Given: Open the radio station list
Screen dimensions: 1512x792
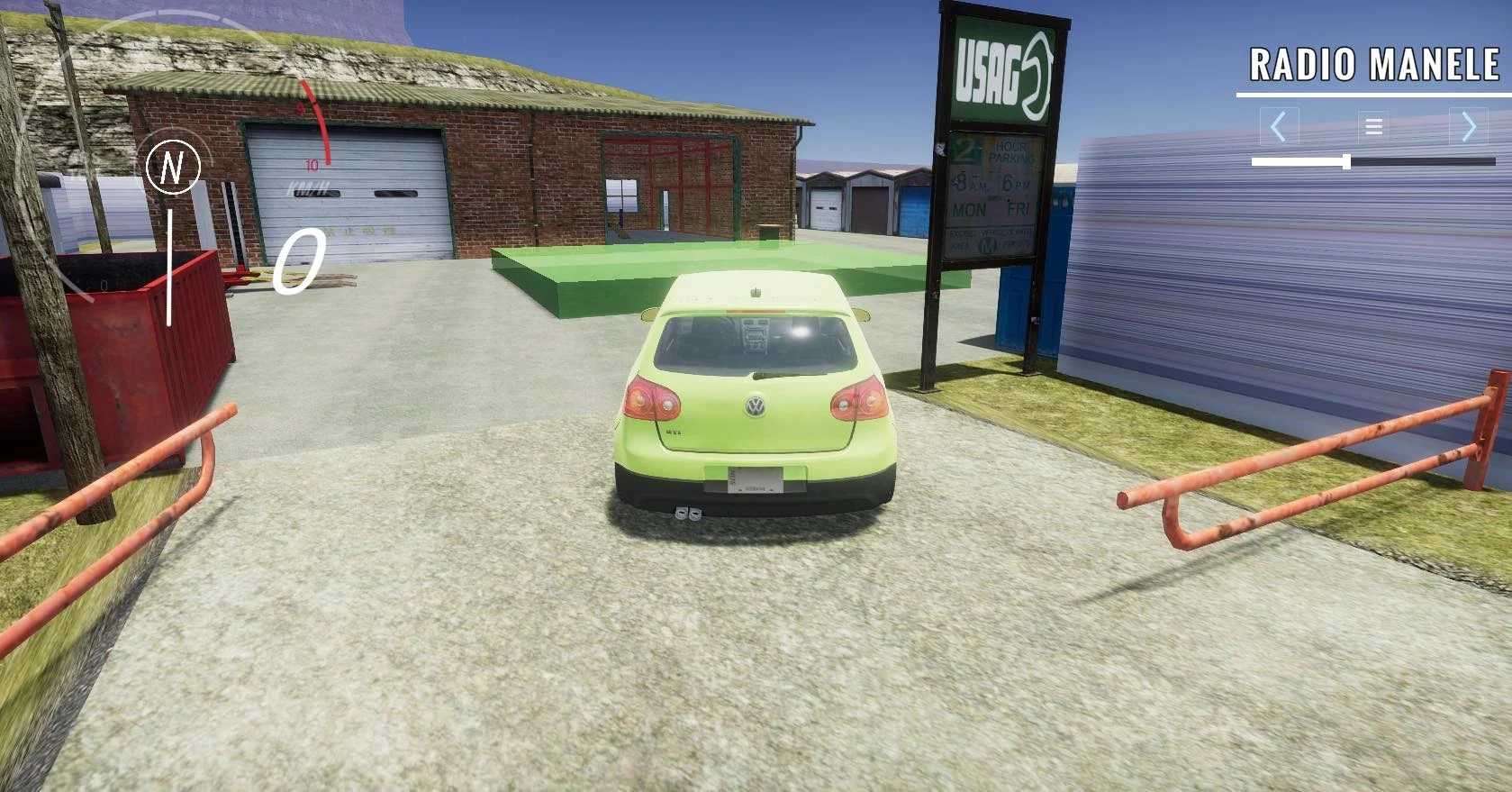Looking at the screenshot, I should tap(1372, 126).
